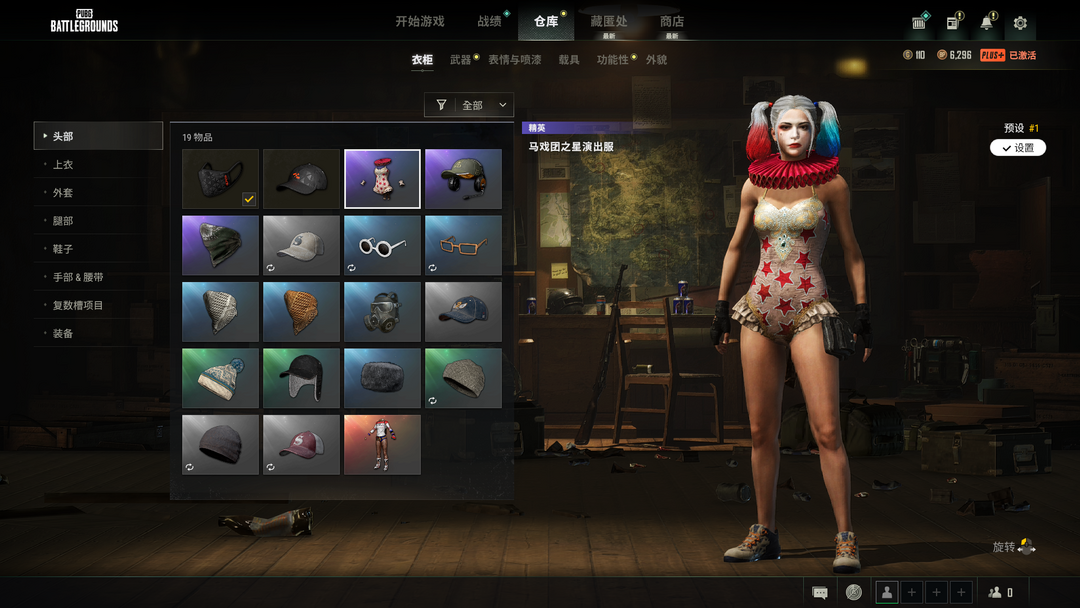1080x608 pixels.
Task: Switch to the 武器 weapons sub-tab
Action: [x=460, y=60]
